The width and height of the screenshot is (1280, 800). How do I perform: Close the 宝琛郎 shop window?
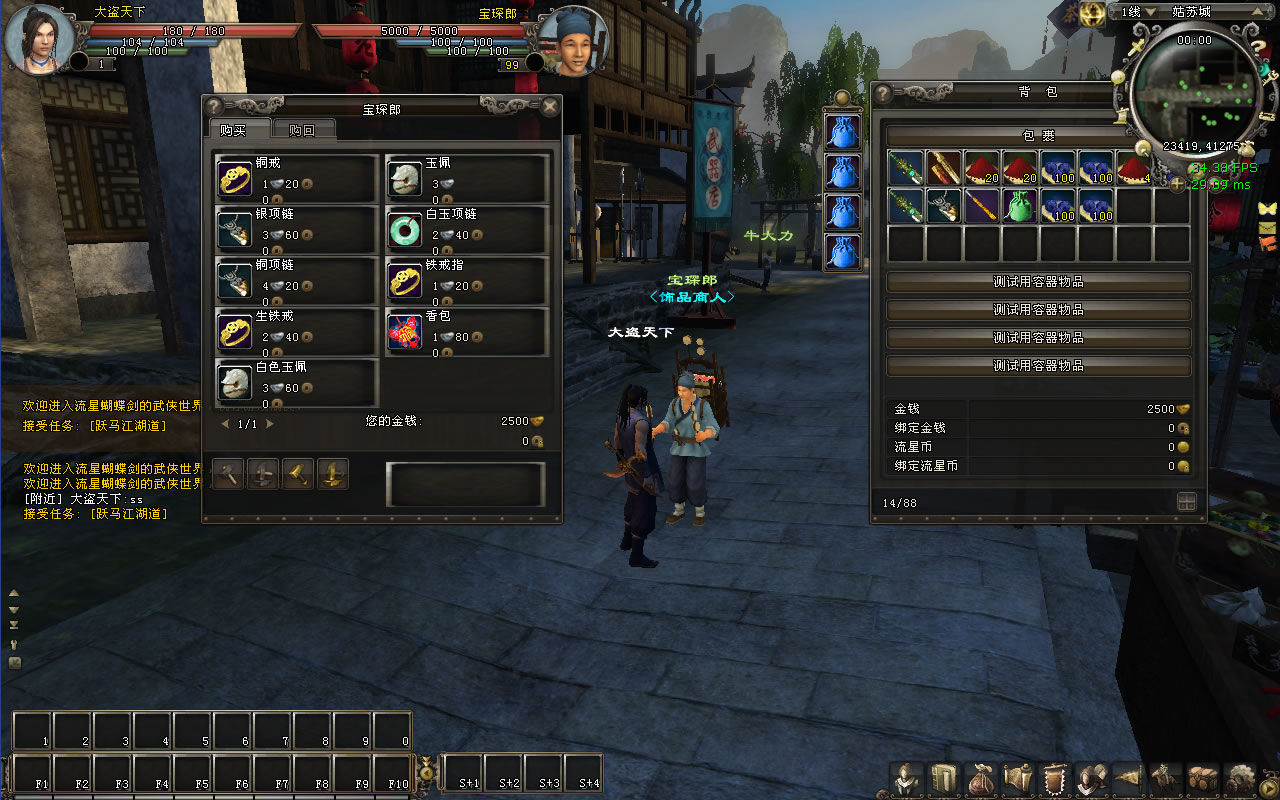tap(549, 107)
